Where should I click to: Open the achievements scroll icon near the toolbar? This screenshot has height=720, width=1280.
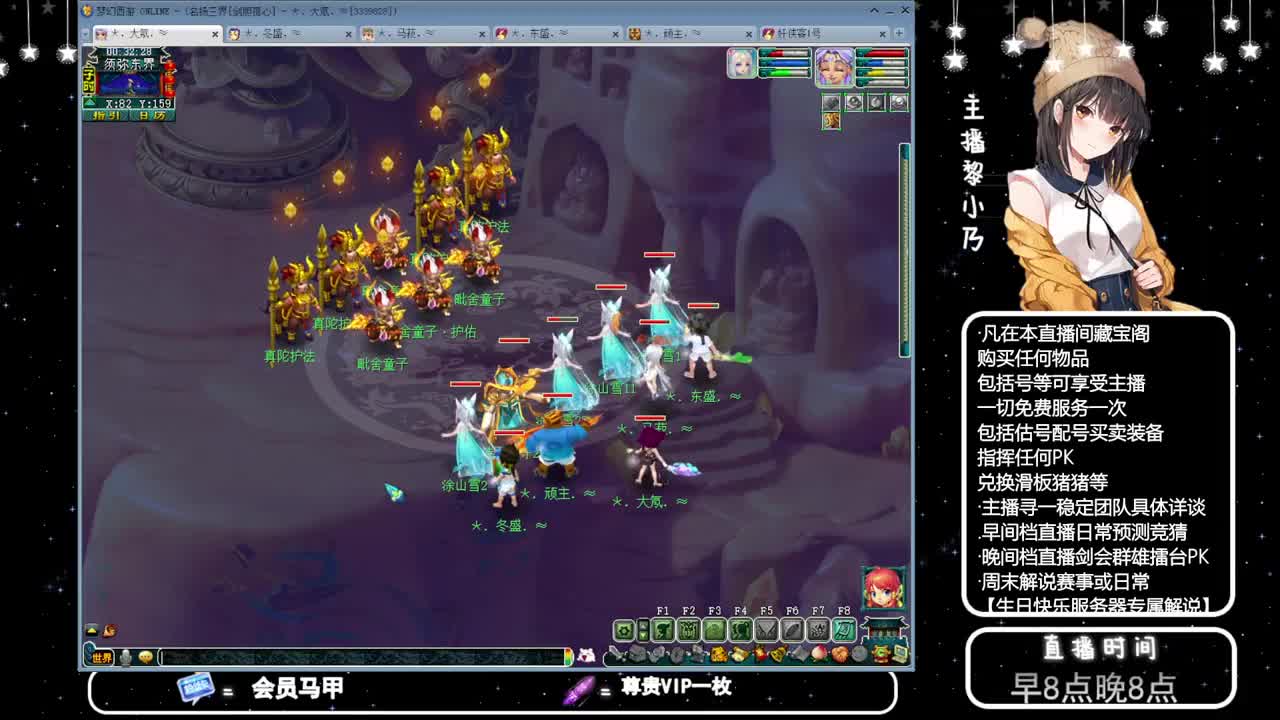click(845, 628)
